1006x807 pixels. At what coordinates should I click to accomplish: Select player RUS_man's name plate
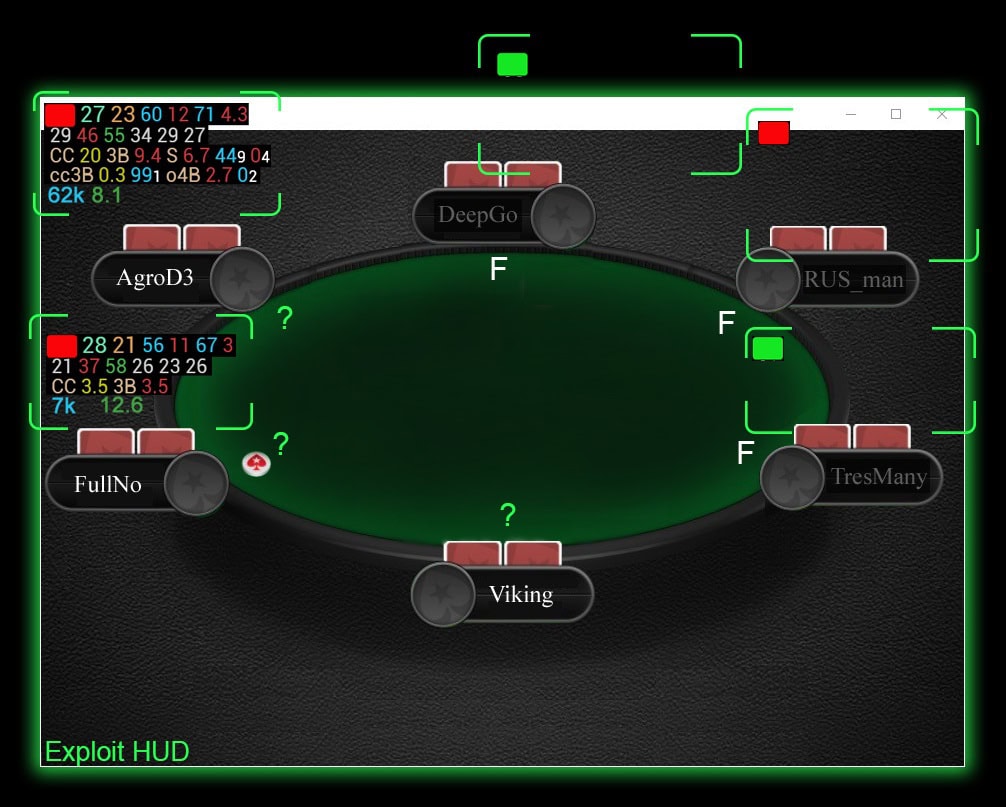click(x=853, y=279)
